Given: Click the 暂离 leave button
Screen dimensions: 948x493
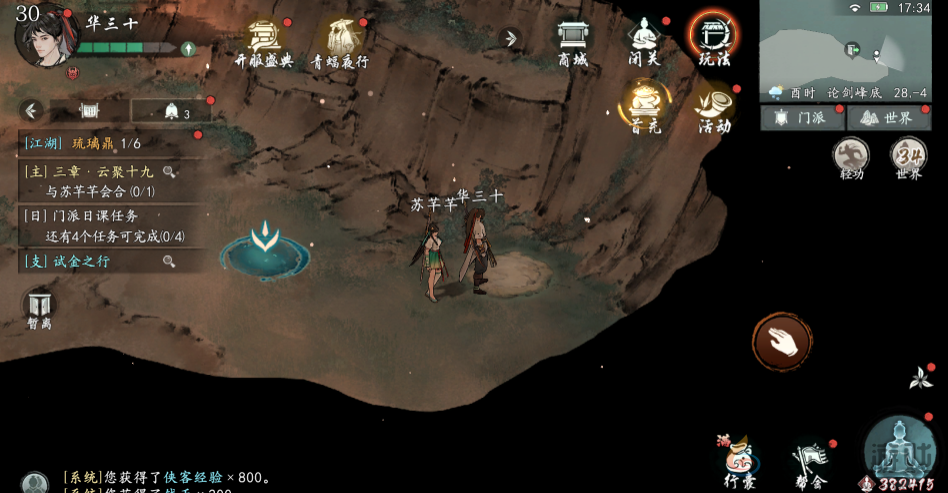Looking at the screenshot, I should [x=39, y=308].
